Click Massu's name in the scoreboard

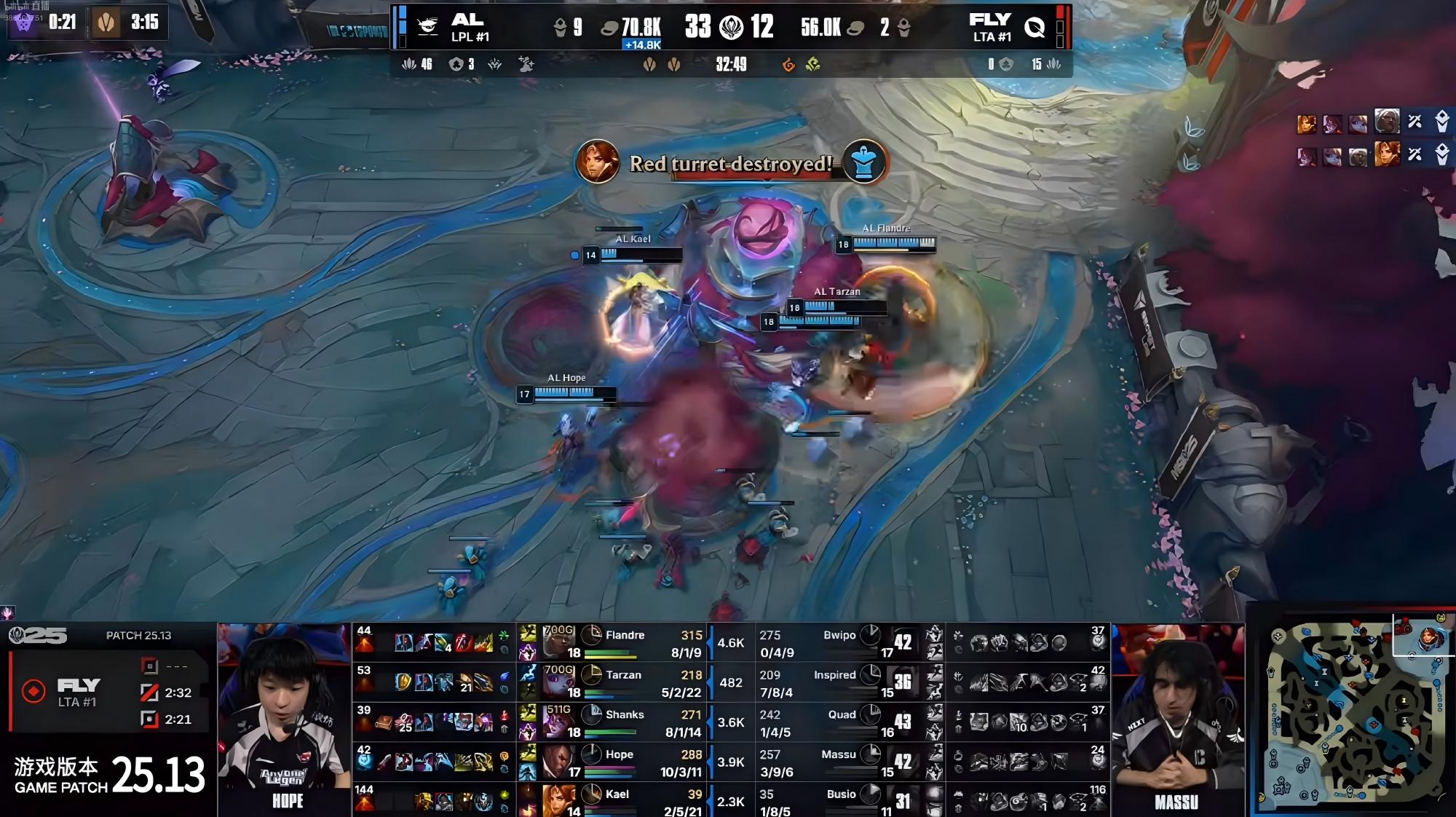[x=839, y=754]
